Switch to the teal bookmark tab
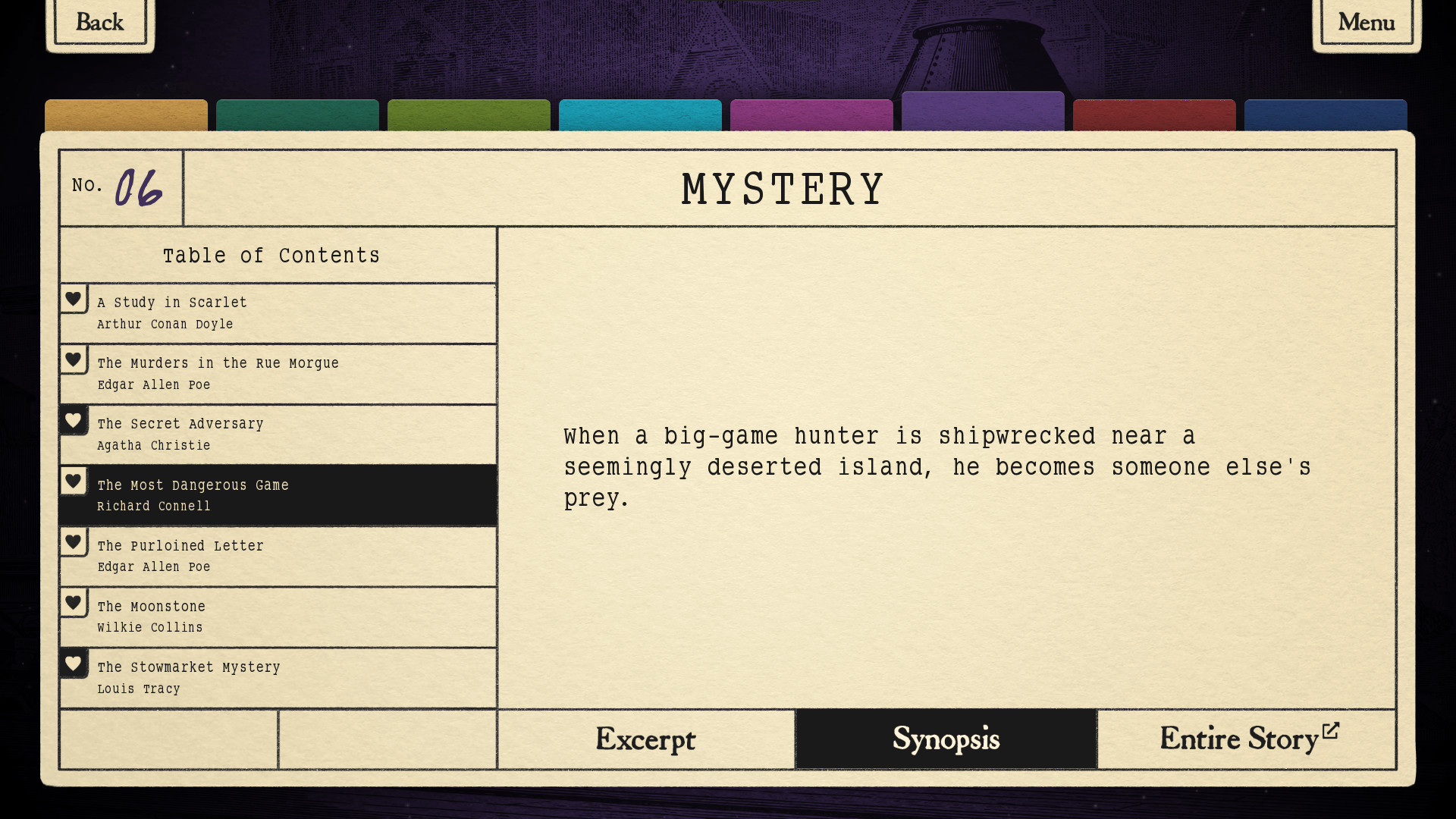Image resolution: width=1456 pixels, height=819 pixels. tap(297, 118)
